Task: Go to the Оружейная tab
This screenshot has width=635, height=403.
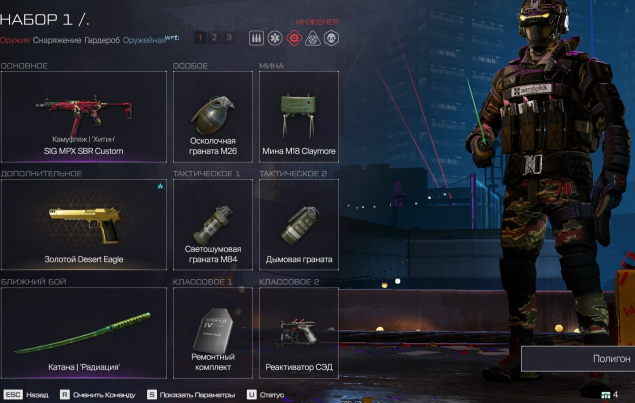Action: pos(143,40)
